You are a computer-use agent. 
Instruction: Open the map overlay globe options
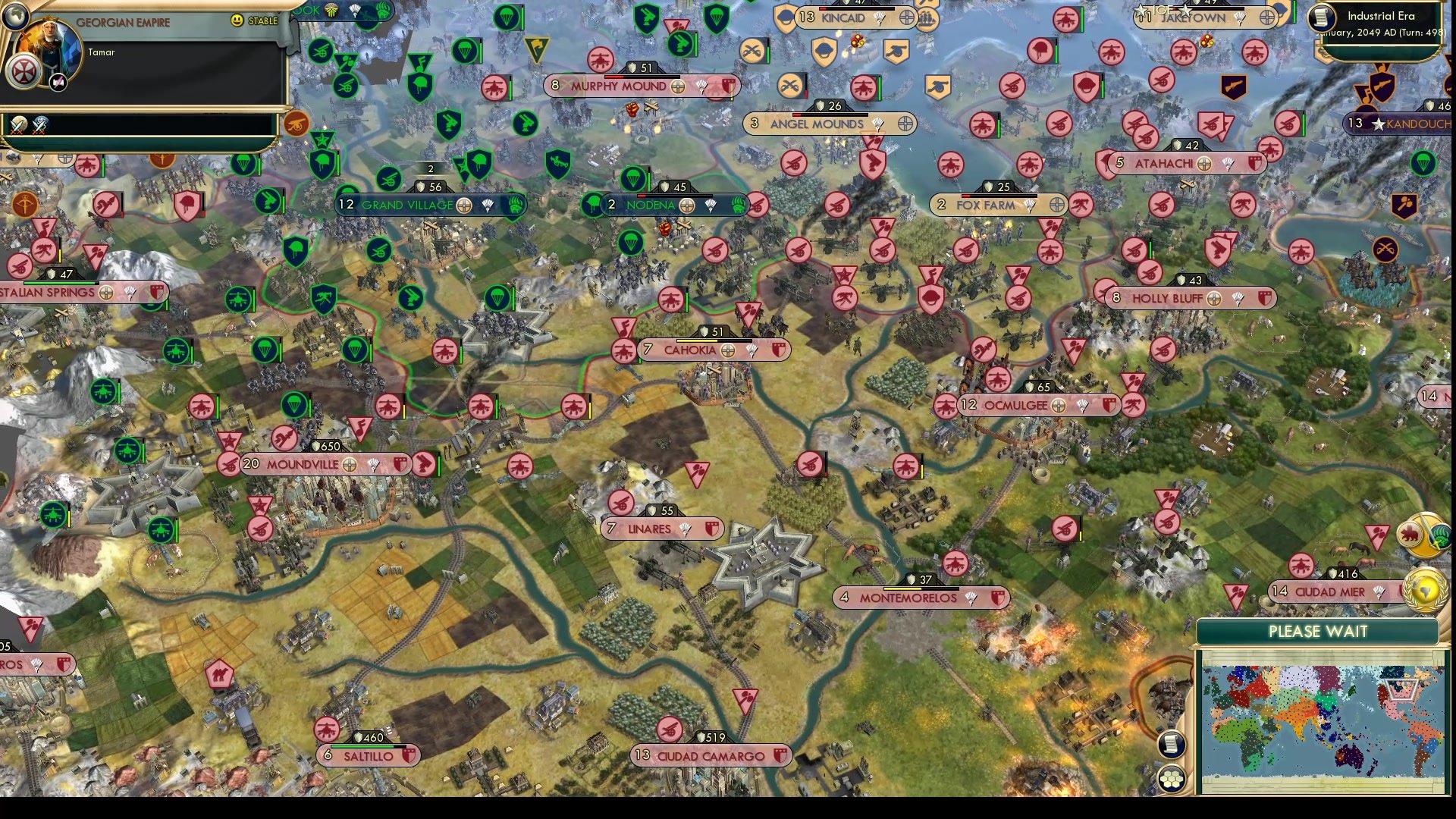[16, 16]
